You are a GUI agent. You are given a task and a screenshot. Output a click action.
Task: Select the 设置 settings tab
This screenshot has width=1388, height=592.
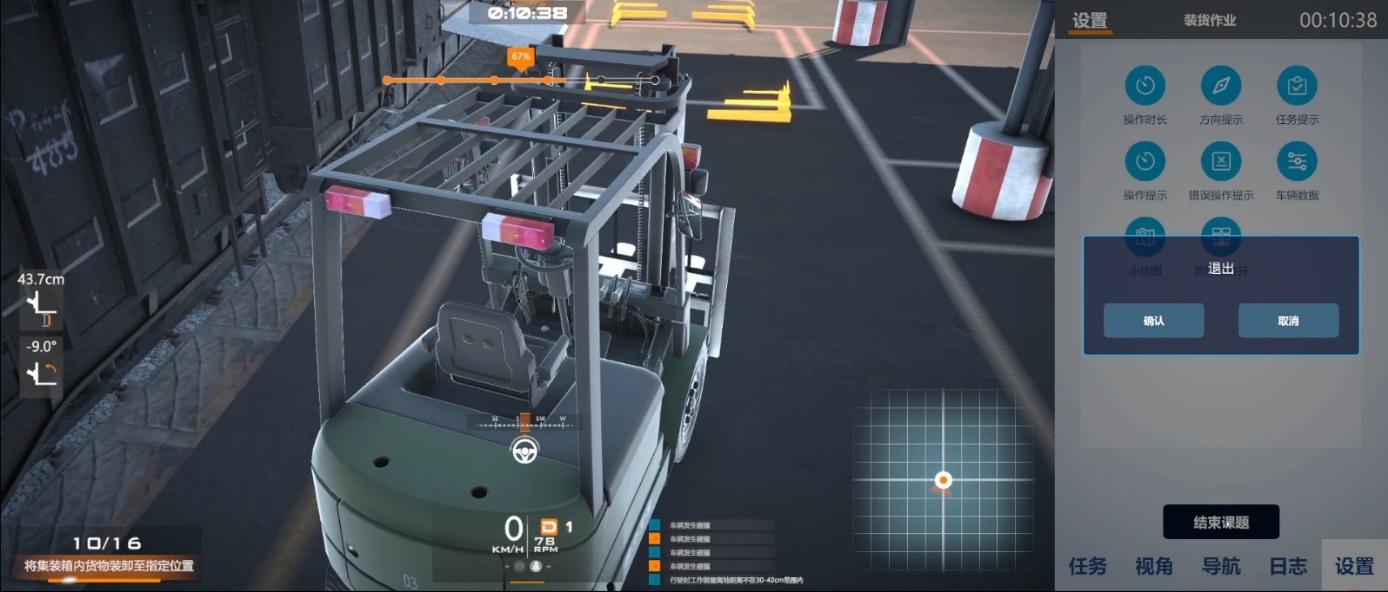click(x=1354, y=566)
